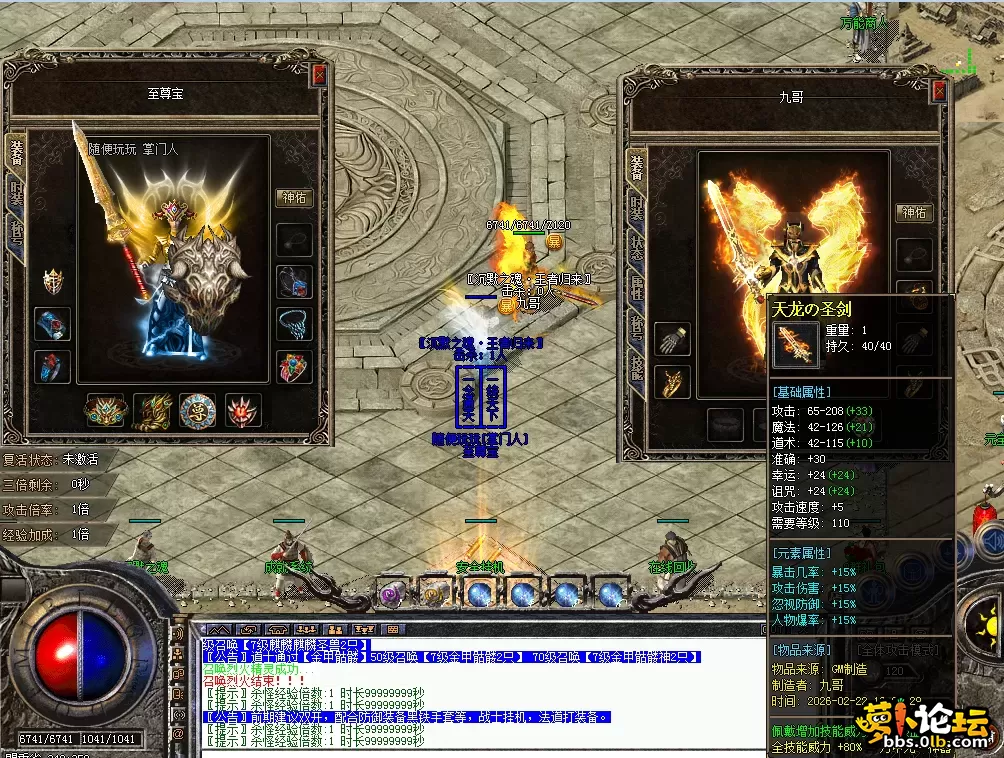The width and height of the screenshot is (1004, 758).
Task: Click 神佑 button in 至尊宝 panel
Action: pos(295,198)
